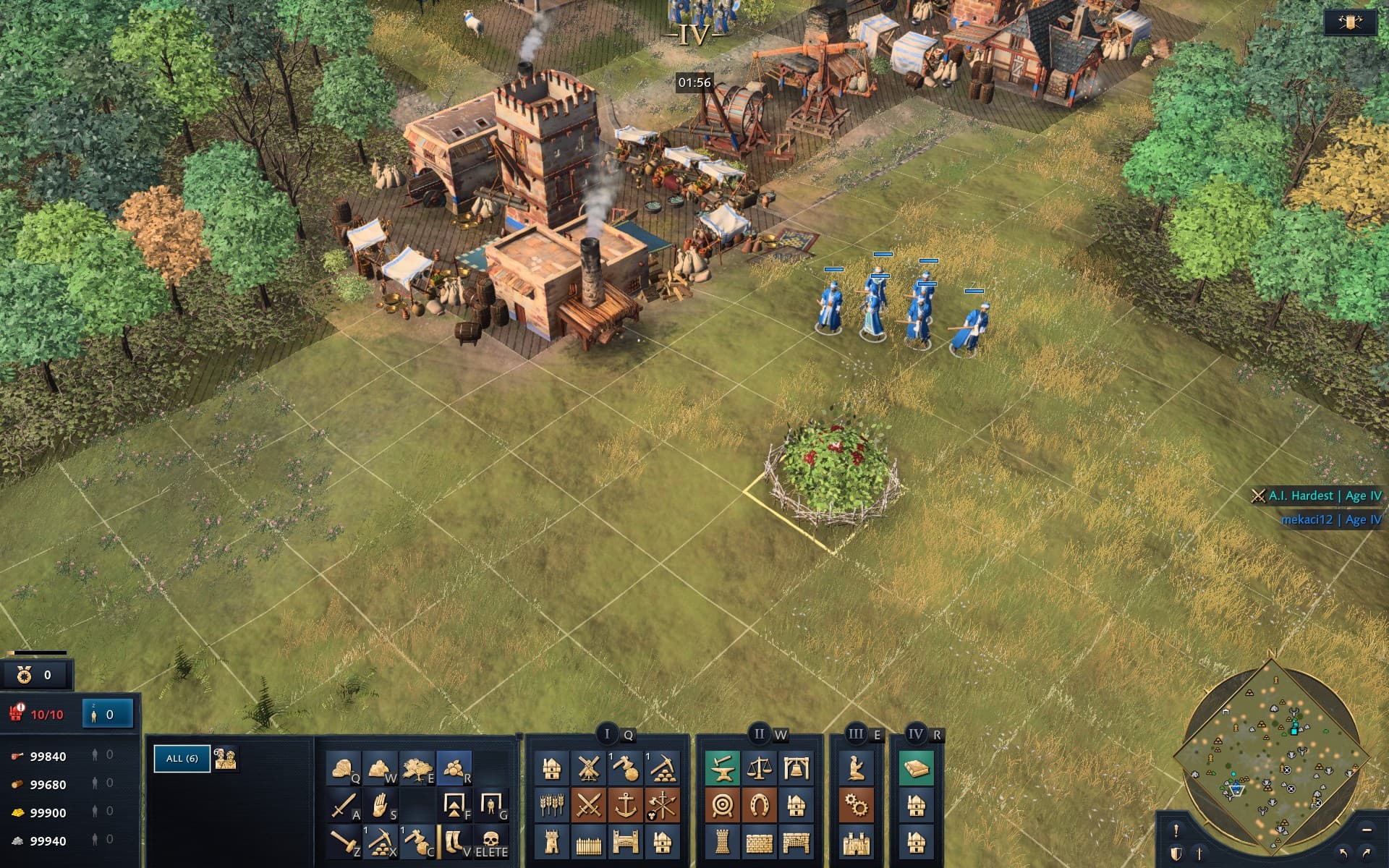Place a Barracks with the crossed swords icon
1389x868 pixels.
coord(587,805)
